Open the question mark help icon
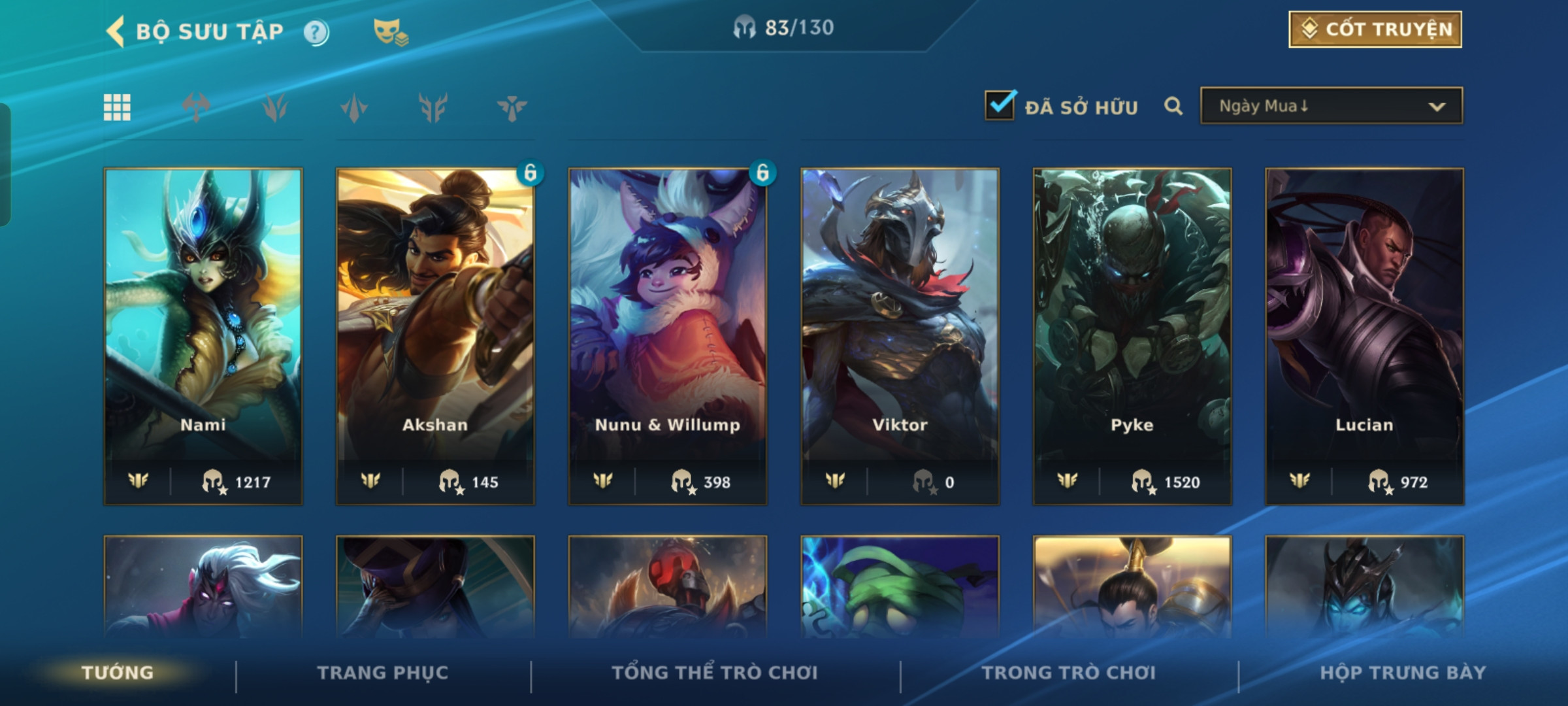The height and width of the screenshot is (706, 1568). [x=316, y=32]
